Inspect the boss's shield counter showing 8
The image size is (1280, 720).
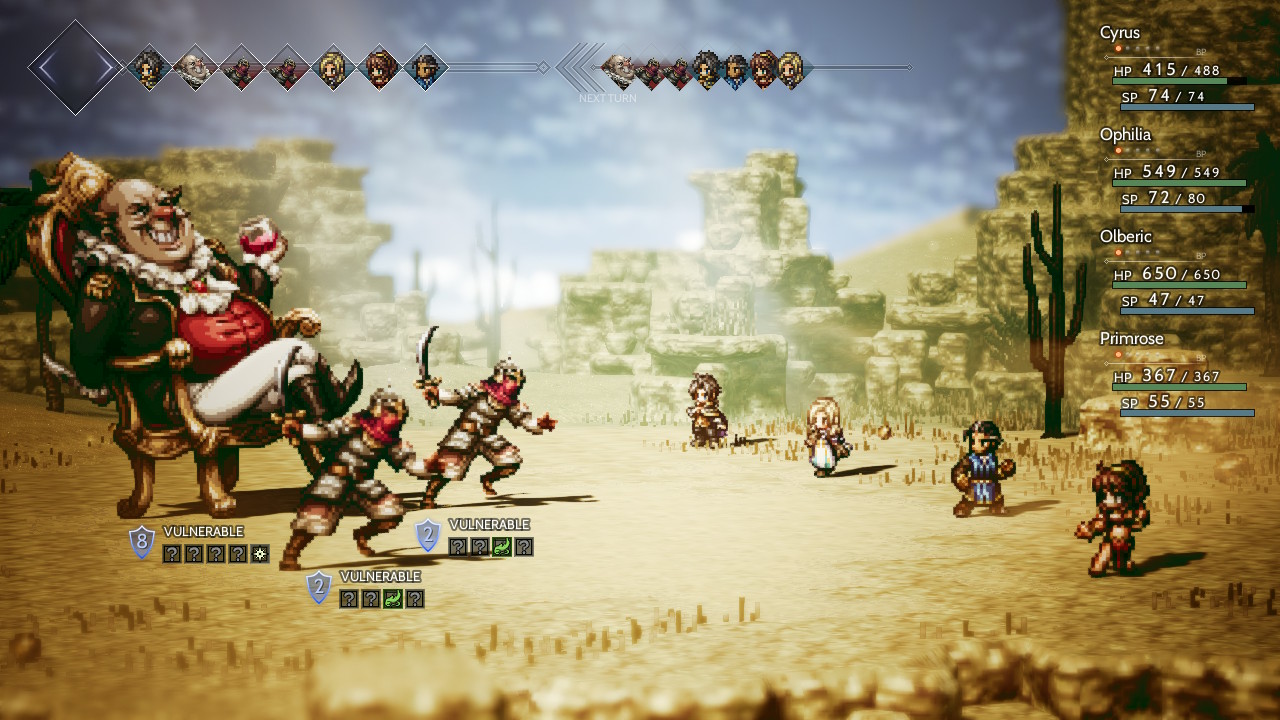coord(142,543)
